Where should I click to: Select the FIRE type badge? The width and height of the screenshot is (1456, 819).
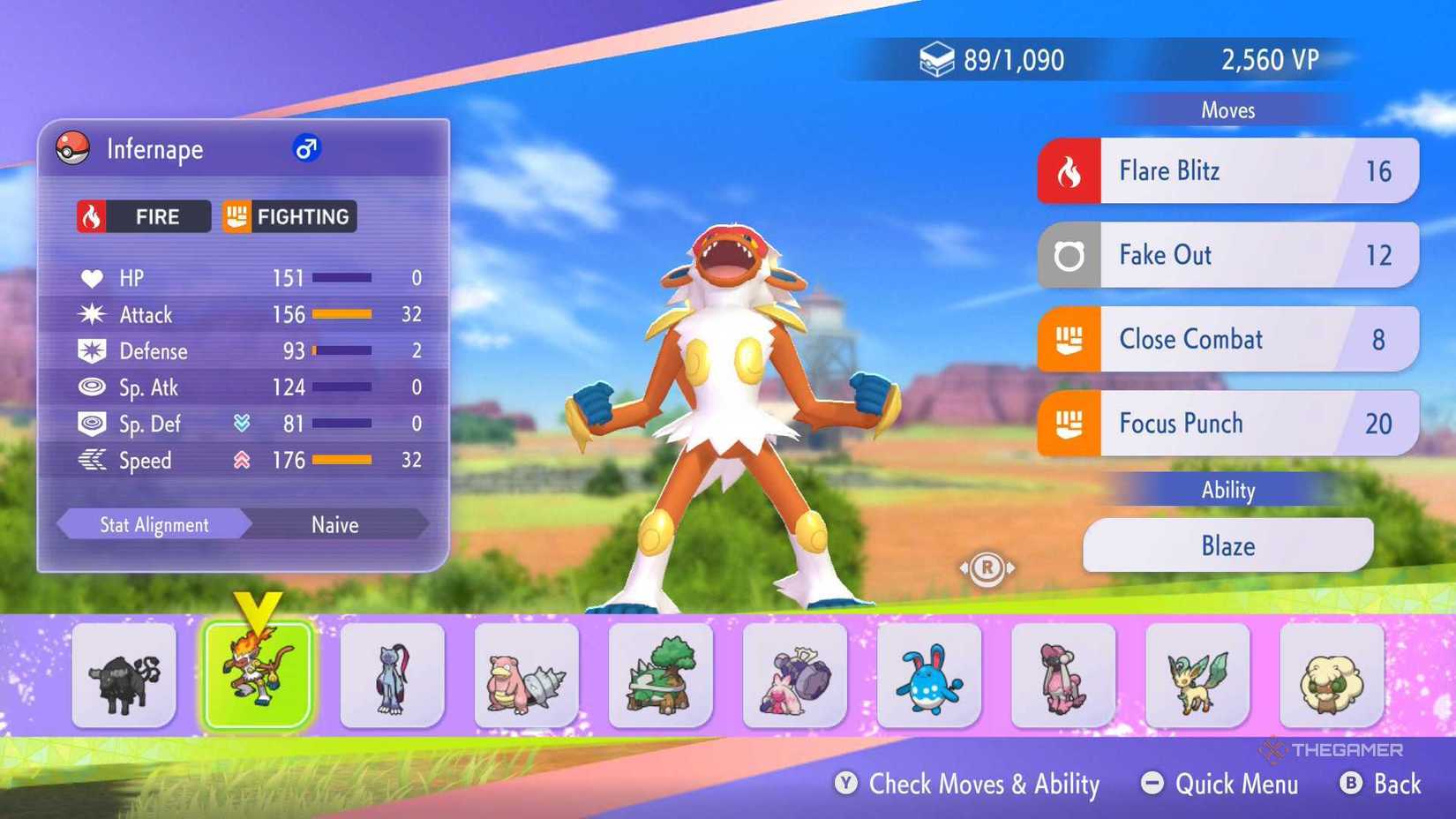pos(141,215)
